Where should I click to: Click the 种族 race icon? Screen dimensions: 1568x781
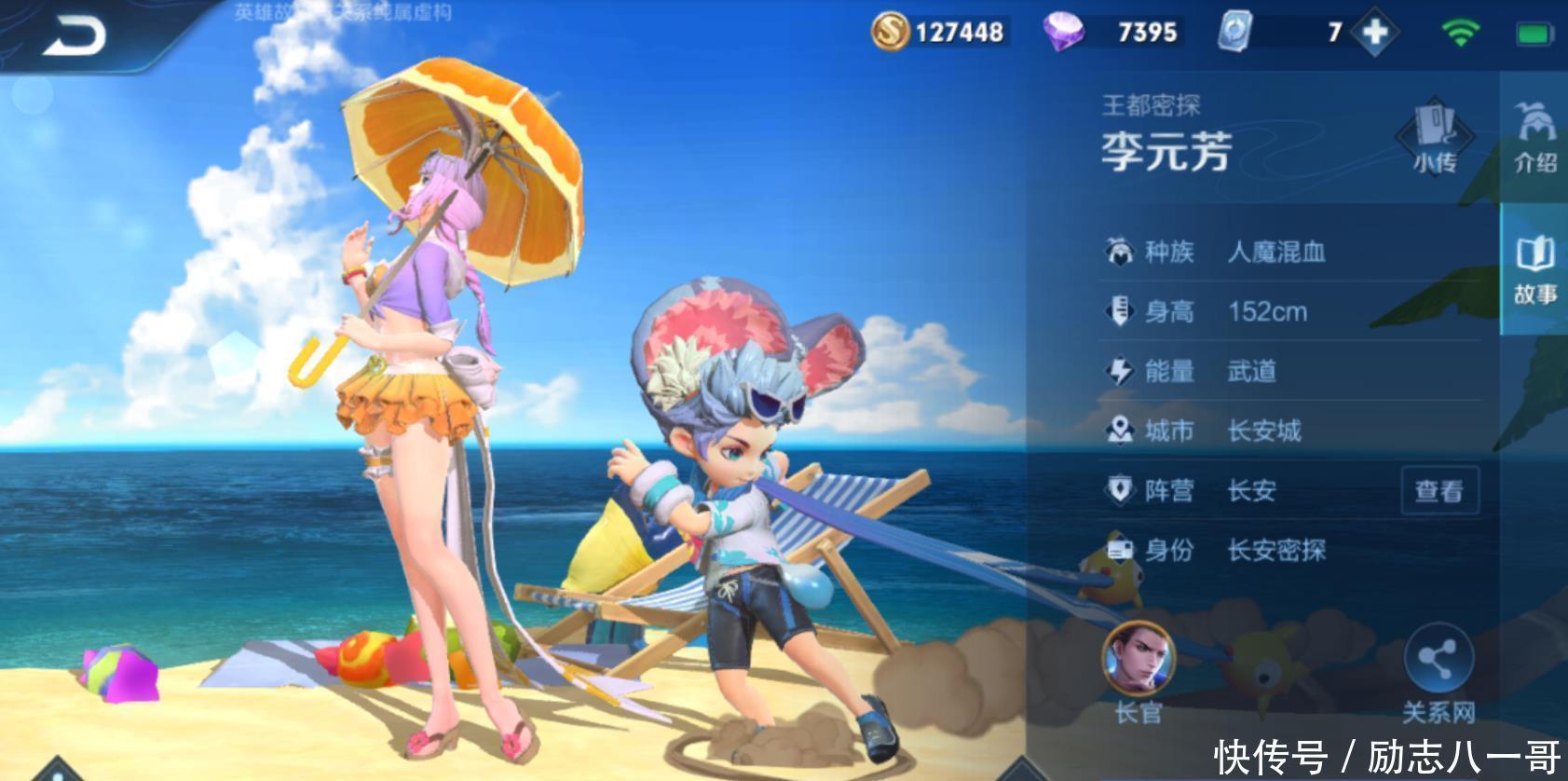(x=1119, y=251)
